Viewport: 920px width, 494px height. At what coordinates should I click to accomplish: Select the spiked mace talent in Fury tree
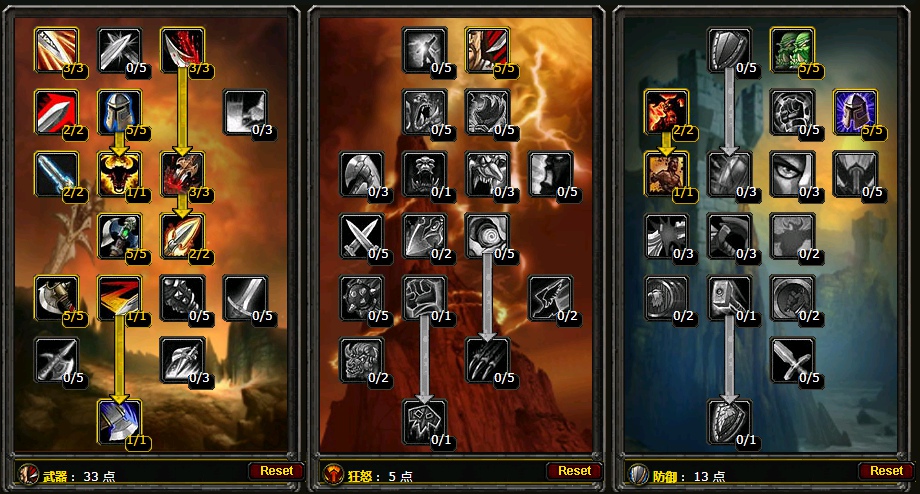pyautogui.click(x=361, y=298)
